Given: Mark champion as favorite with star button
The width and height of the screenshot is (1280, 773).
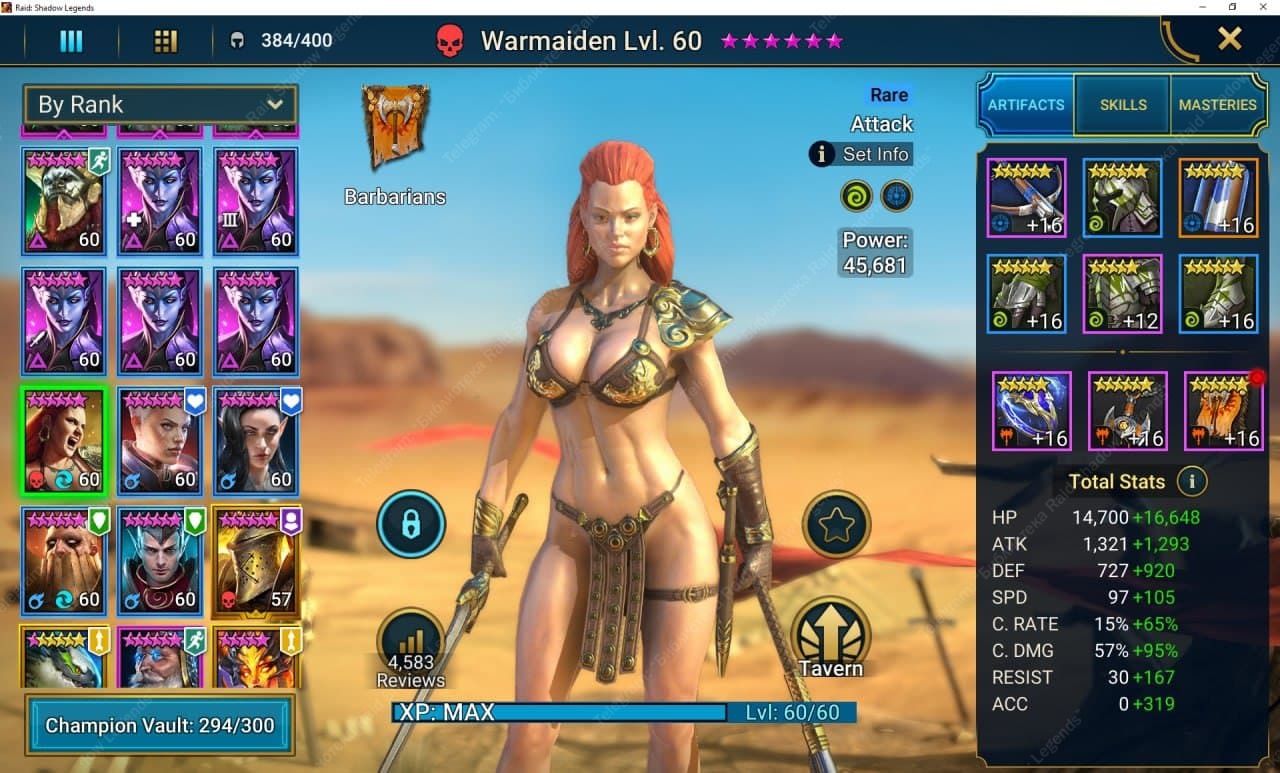Looking at the screenshot, I should point(836,524).
